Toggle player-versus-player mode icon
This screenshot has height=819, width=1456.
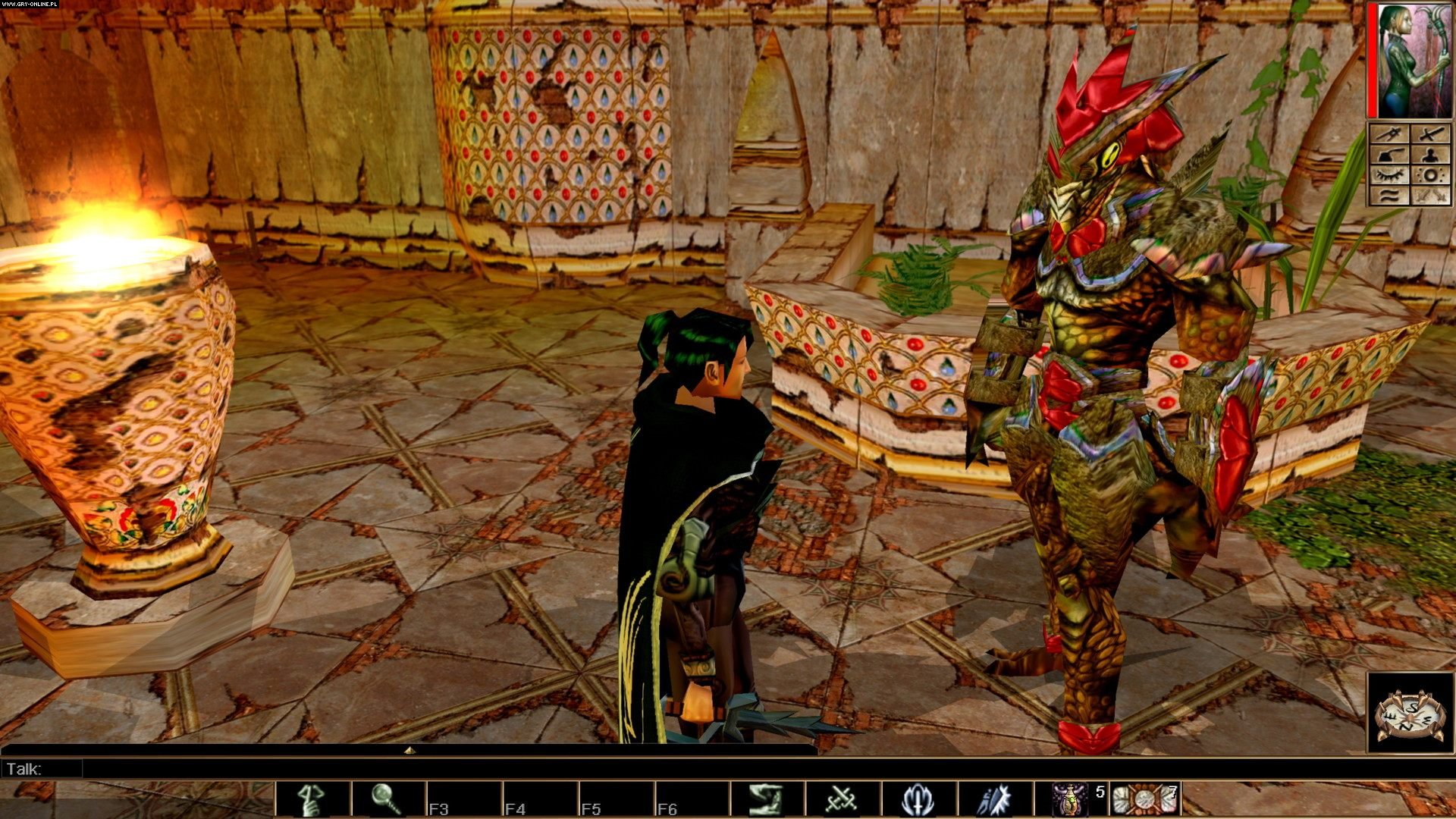click(1429, 196)
